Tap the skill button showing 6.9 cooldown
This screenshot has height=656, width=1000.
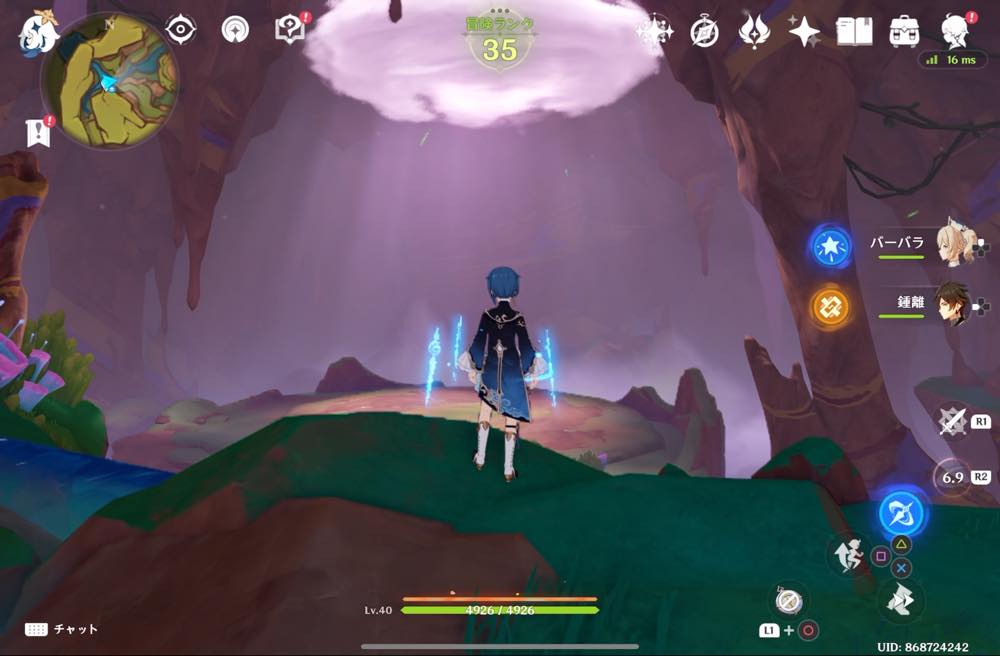tap(951, 477)
